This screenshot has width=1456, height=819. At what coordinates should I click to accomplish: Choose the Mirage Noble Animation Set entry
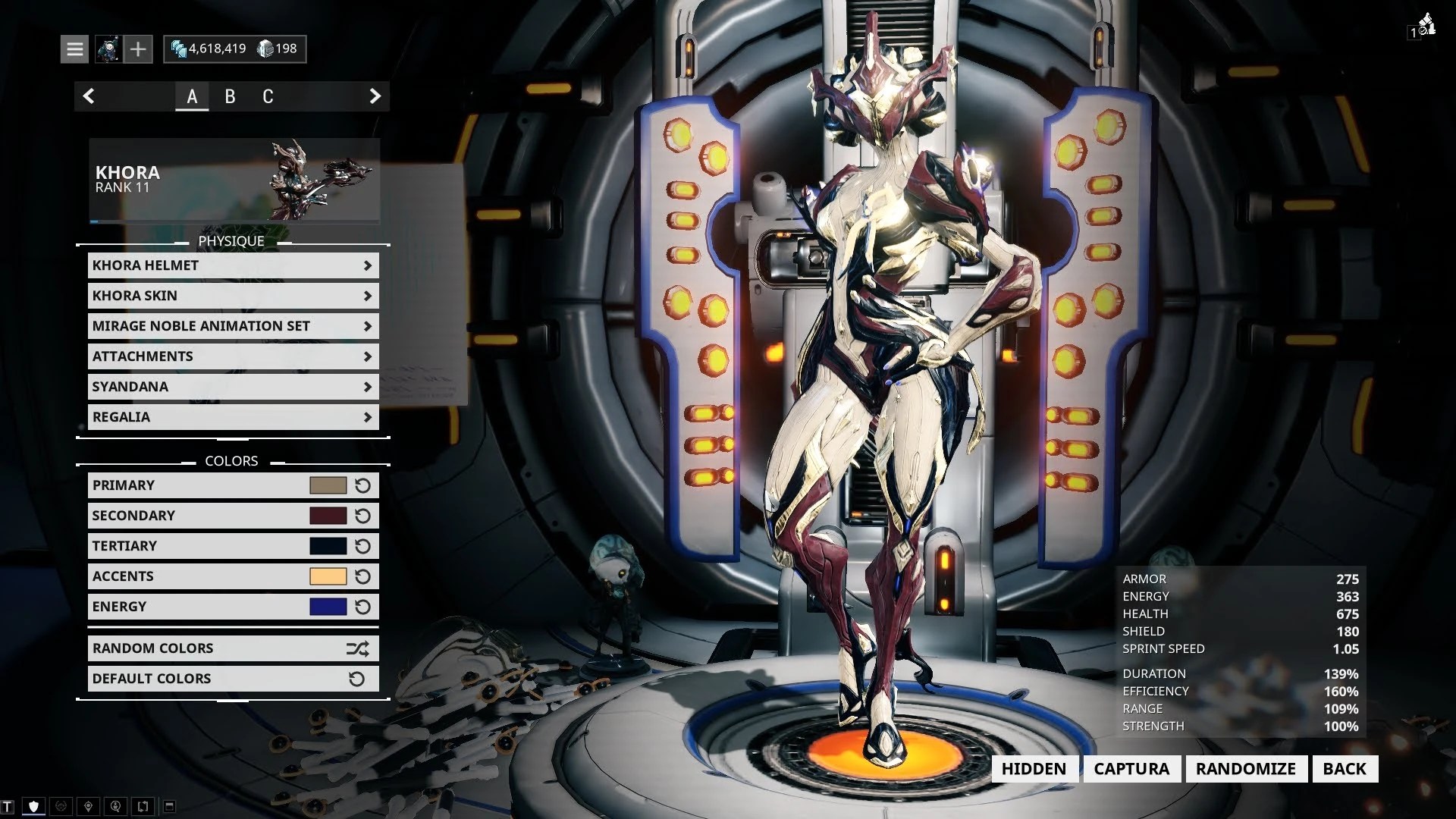pos(233,326)
